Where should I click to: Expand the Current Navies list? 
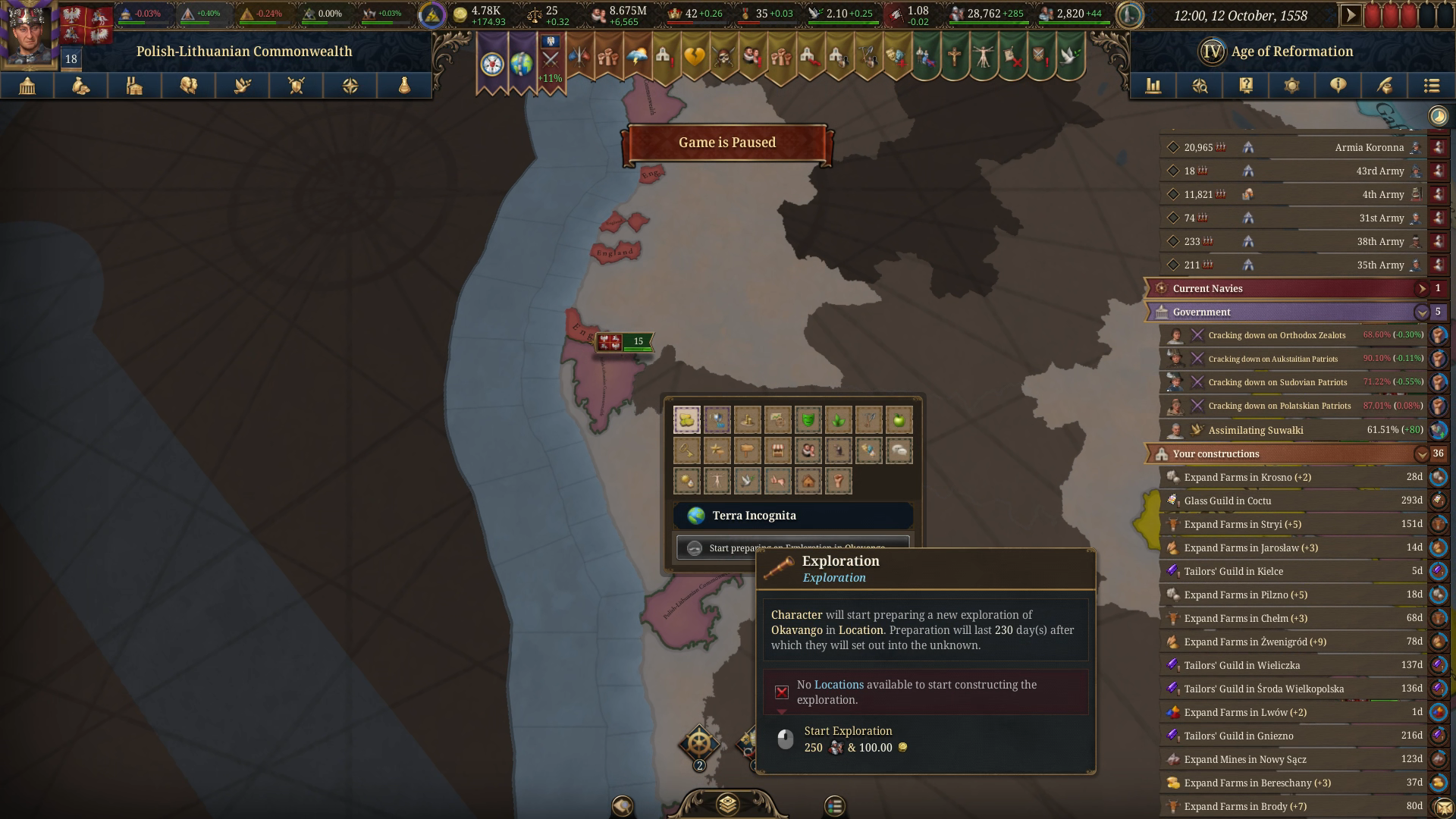click(x=1422, y=288)
